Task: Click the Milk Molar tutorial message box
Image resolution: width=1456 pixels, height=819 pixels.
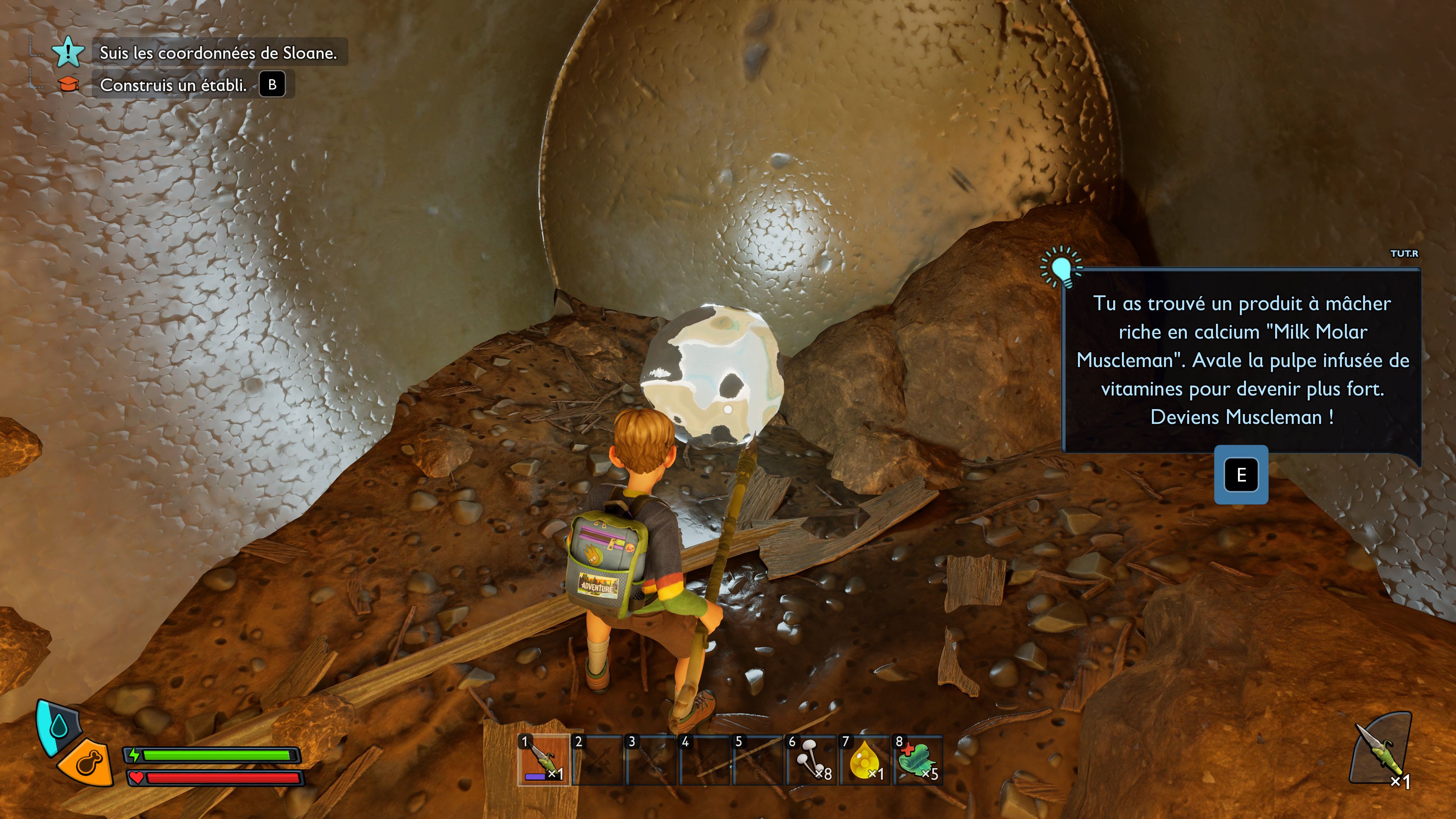Action: 1242,360
